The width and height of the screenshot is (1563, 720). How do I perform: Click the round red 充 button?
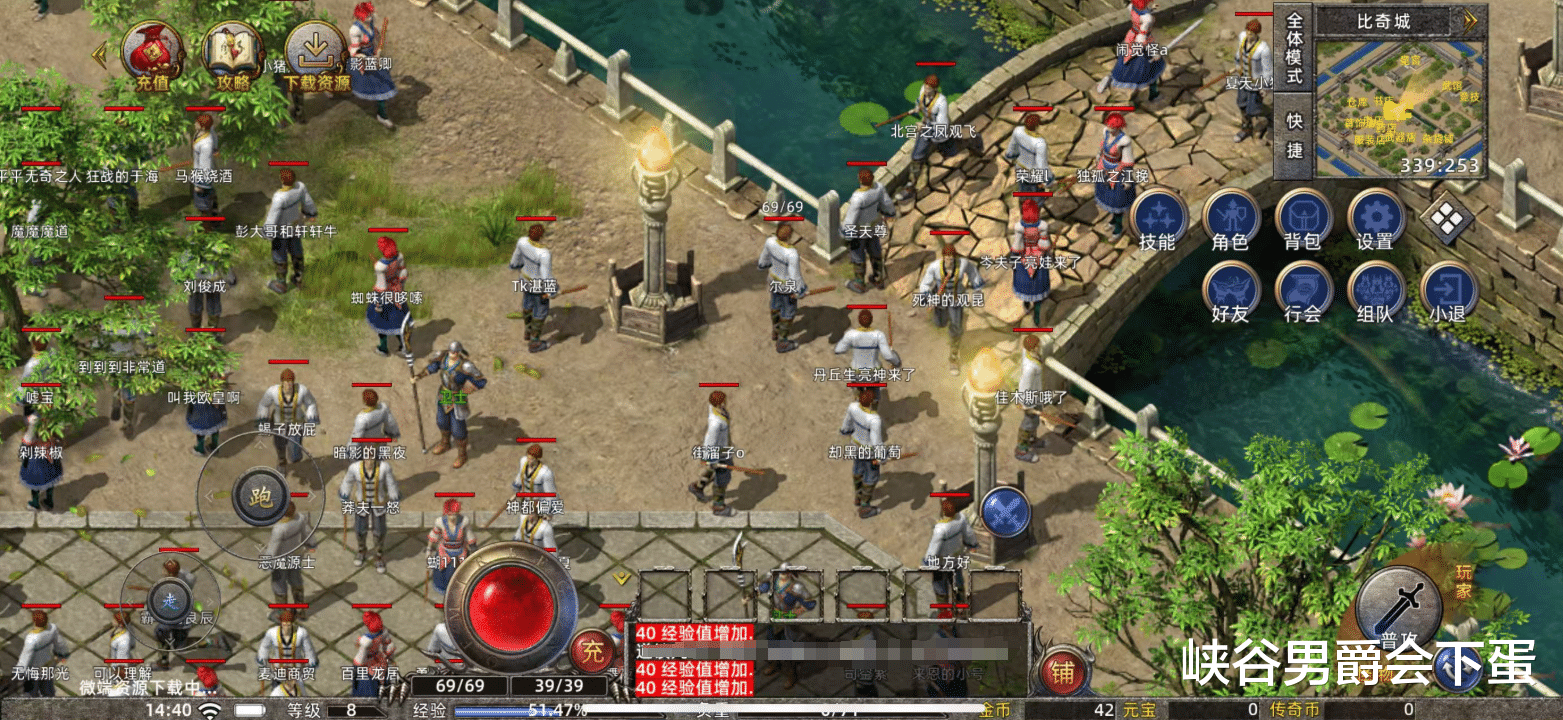[593, 653]
